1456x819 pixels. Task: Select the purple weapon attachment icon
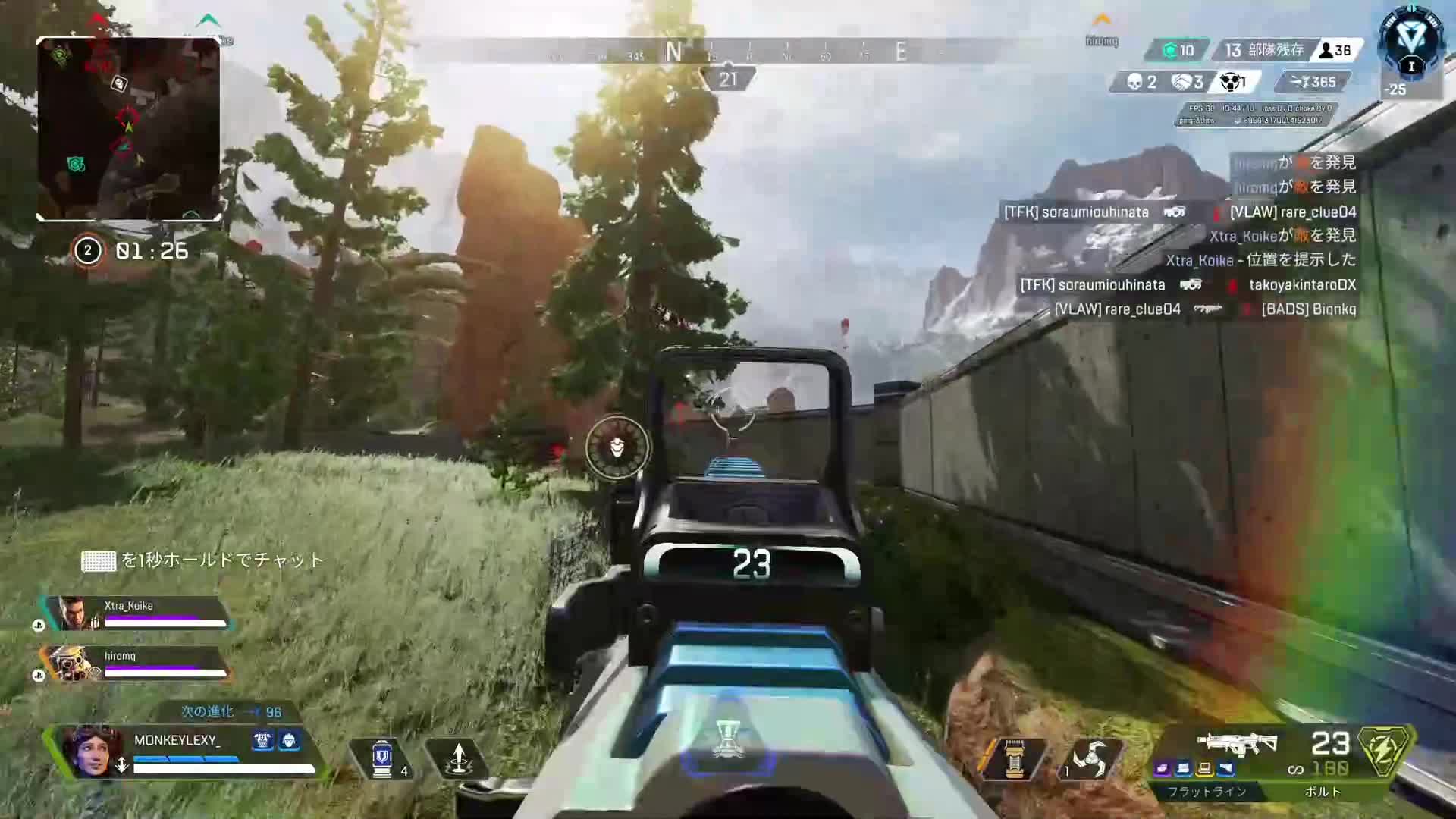pos(1163,769)
